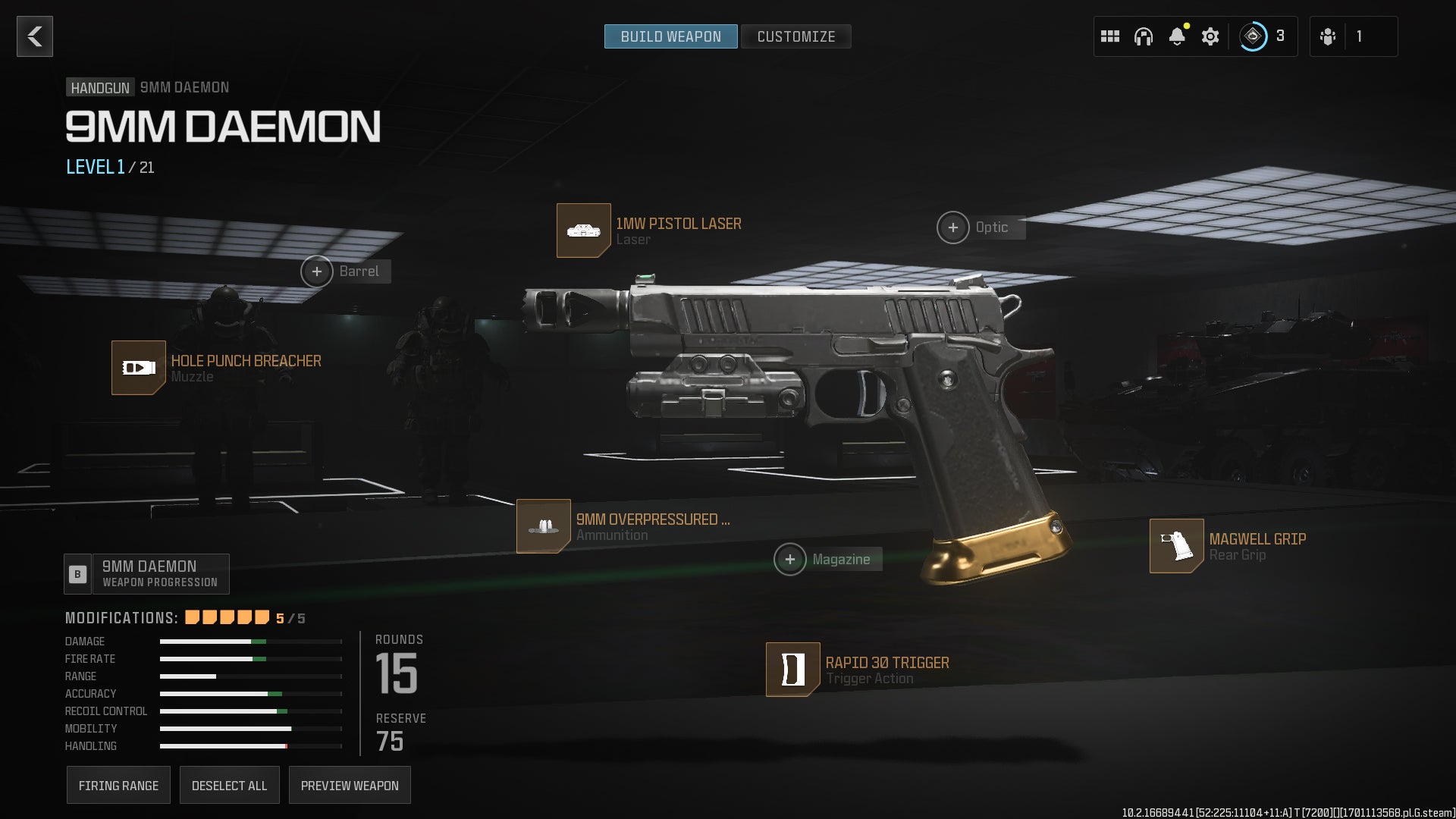Expand the empty Barrel attachment slot
This screenshot has width=1456, height=819.
[317, 271]
